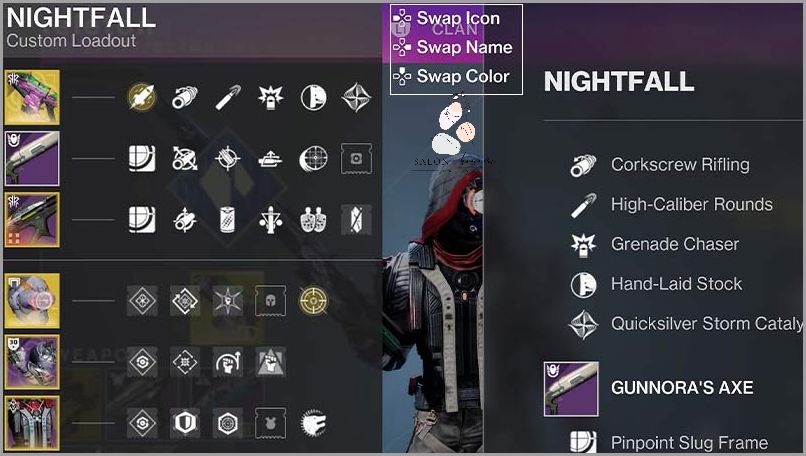Select the Pinpoint Slug Frame labeled row
The image size is (806, 456).
(x=689, y=442)
